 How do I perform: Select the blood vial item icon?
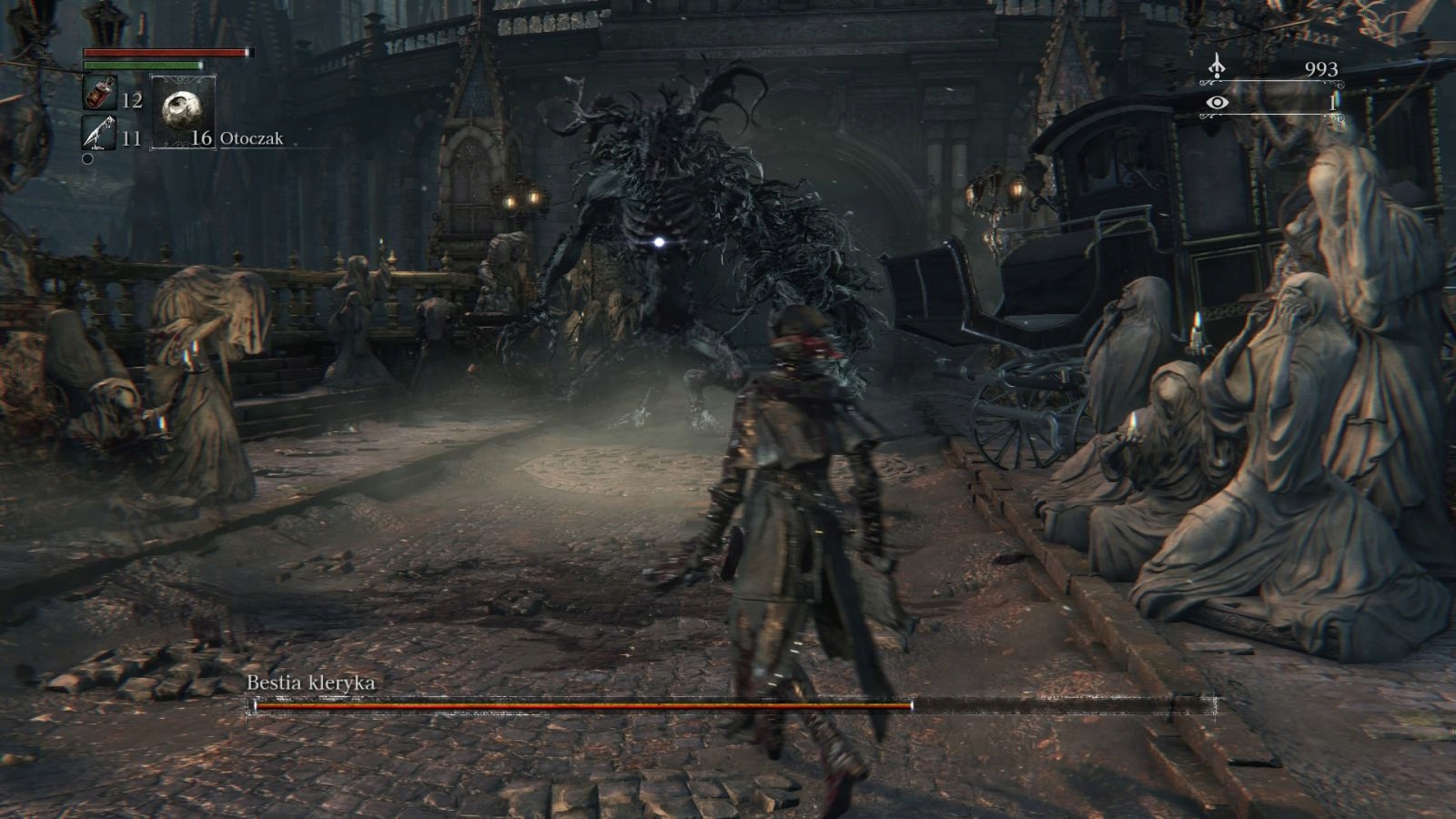coord(98,94)
